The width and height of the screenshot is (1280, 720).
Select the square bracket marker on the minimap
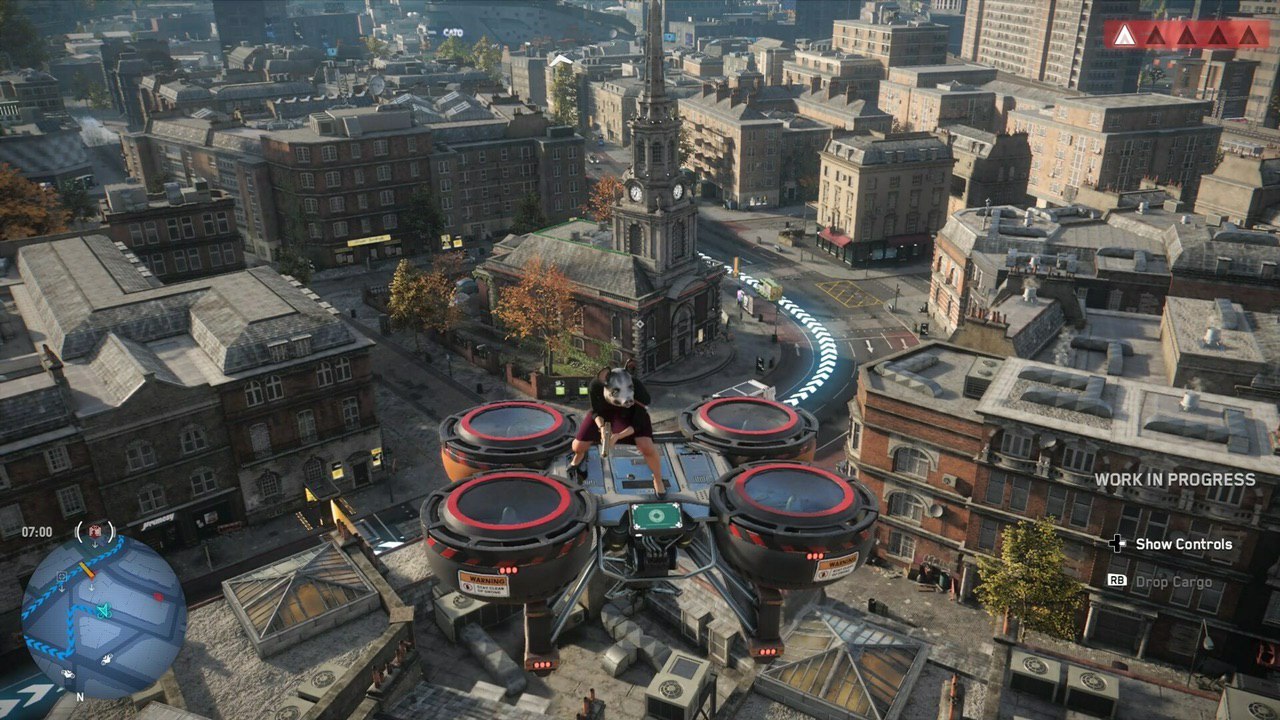[x=62, y=577]
